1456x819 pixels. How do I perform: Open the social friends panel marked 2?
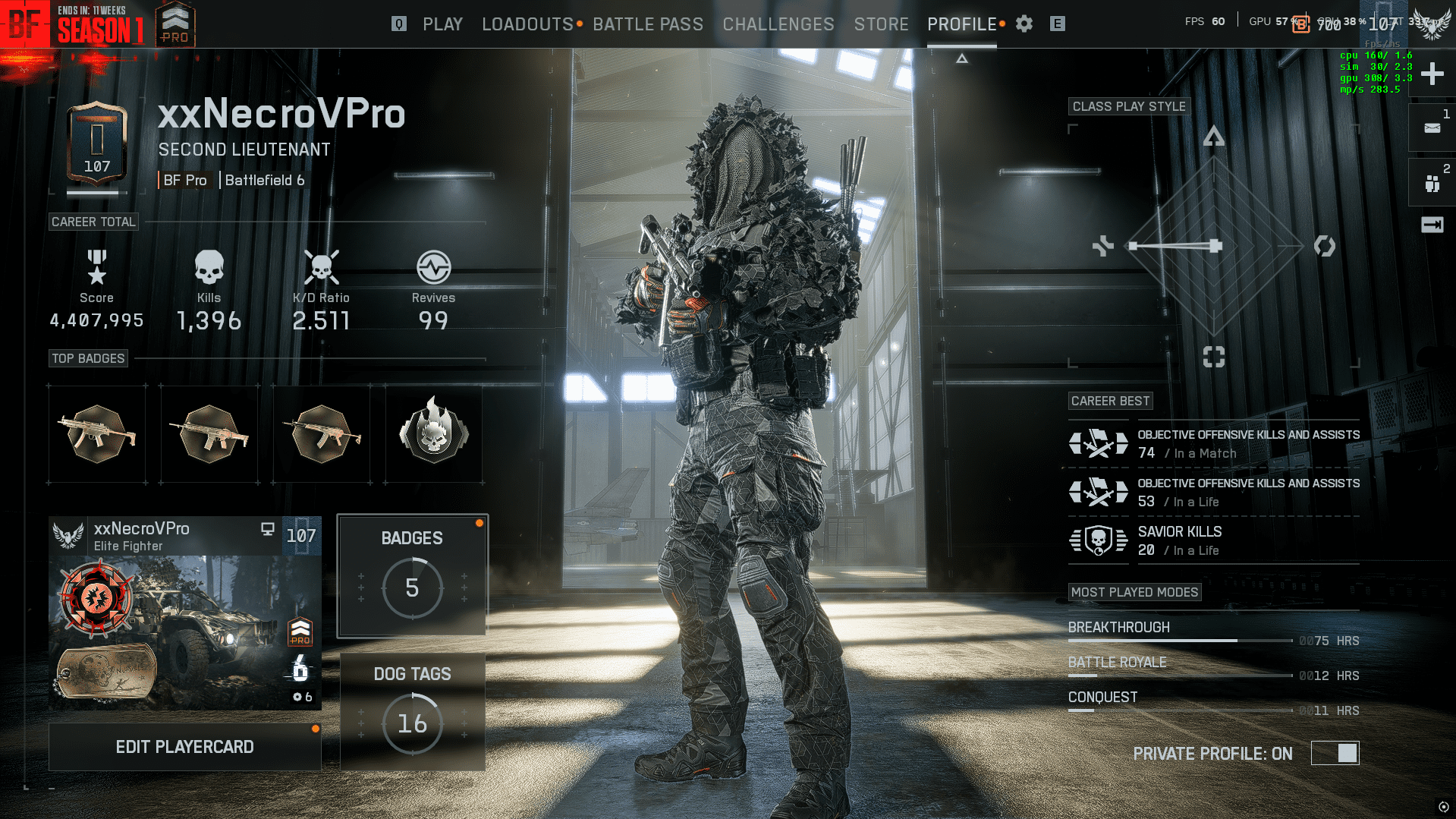[1431, 182]
